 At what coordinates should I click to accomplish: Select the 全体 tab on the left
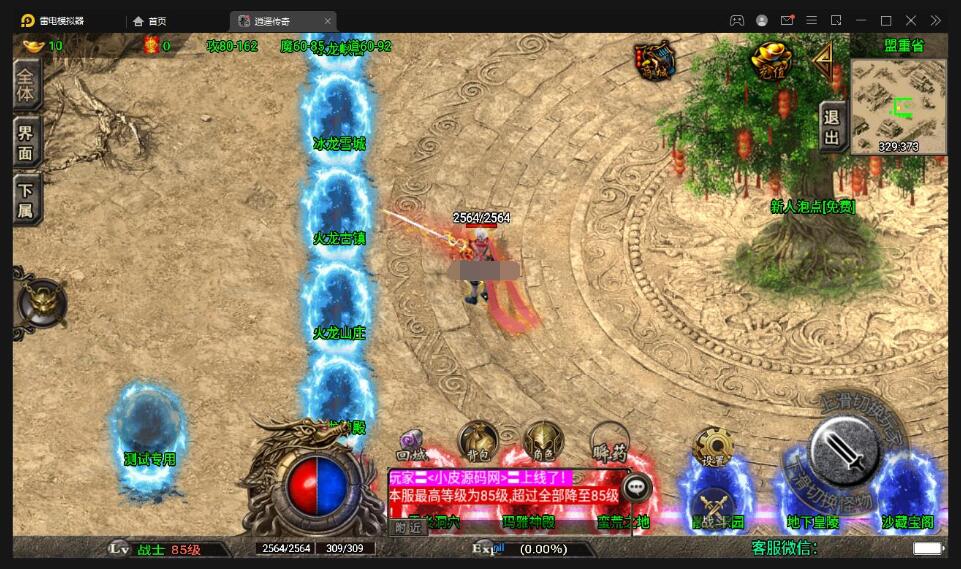point(26,84)
